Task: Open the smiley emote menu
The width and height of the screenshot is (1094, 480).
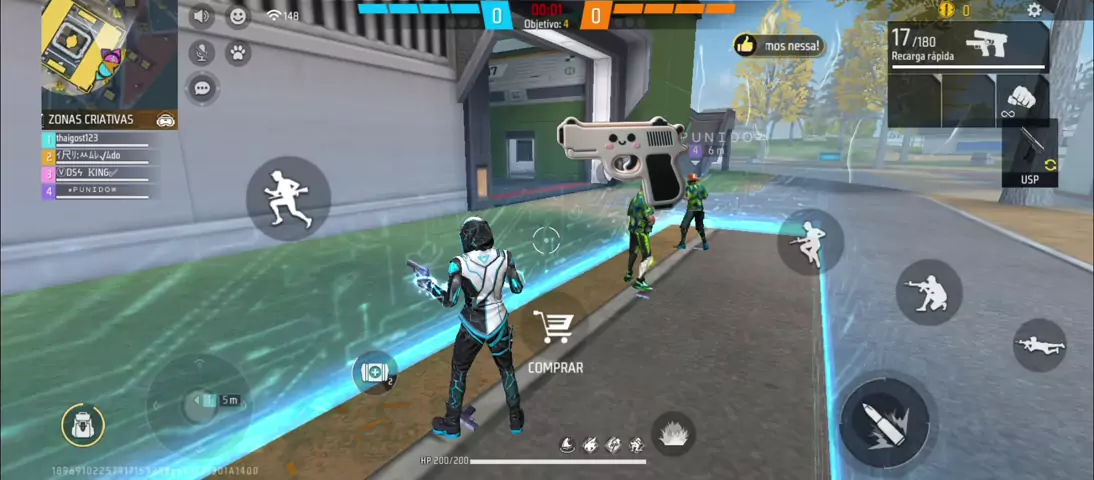Action: point(238,16)
